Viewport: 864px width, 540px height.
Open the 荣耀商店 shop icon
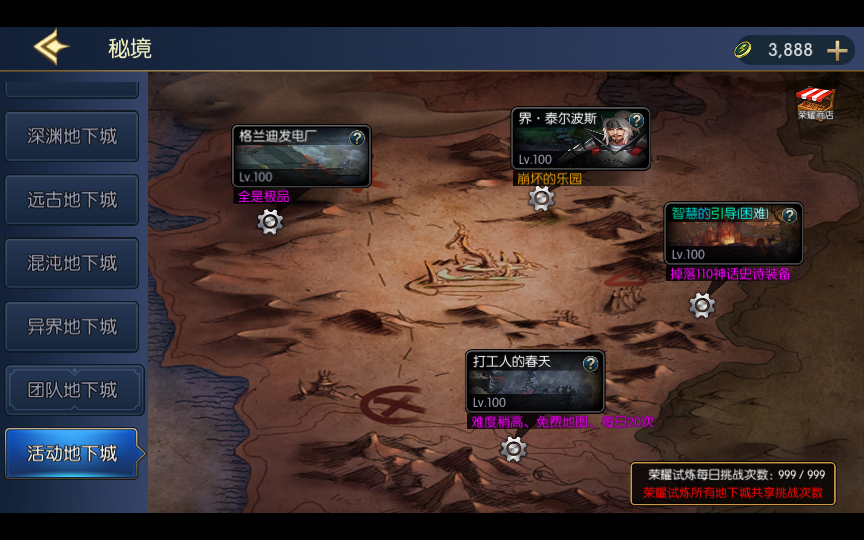click(x=815, y=103)
